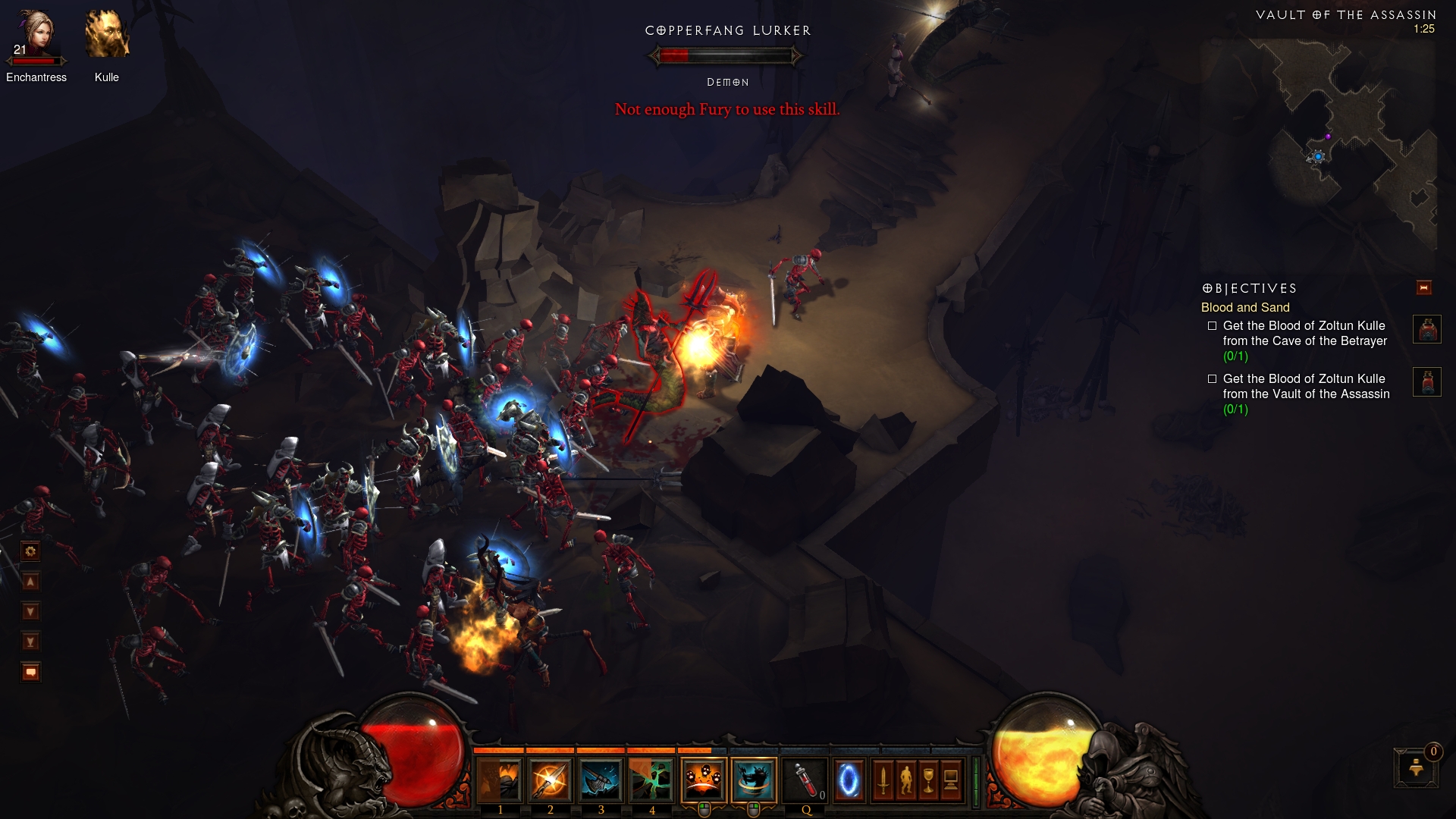1456x819 pixels.
Task: Open the goblet menu button
Action: click(x=928, y=780)
